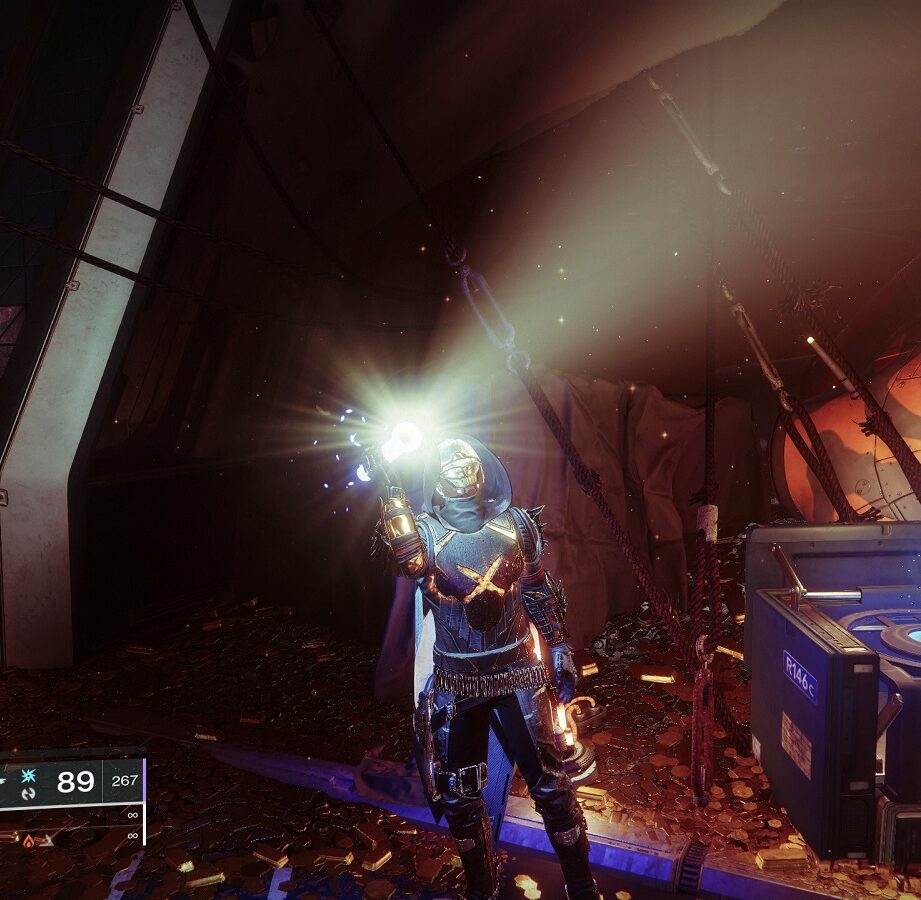Click the cyan Arc element icon
921x900 pixels.
(27, 776)
